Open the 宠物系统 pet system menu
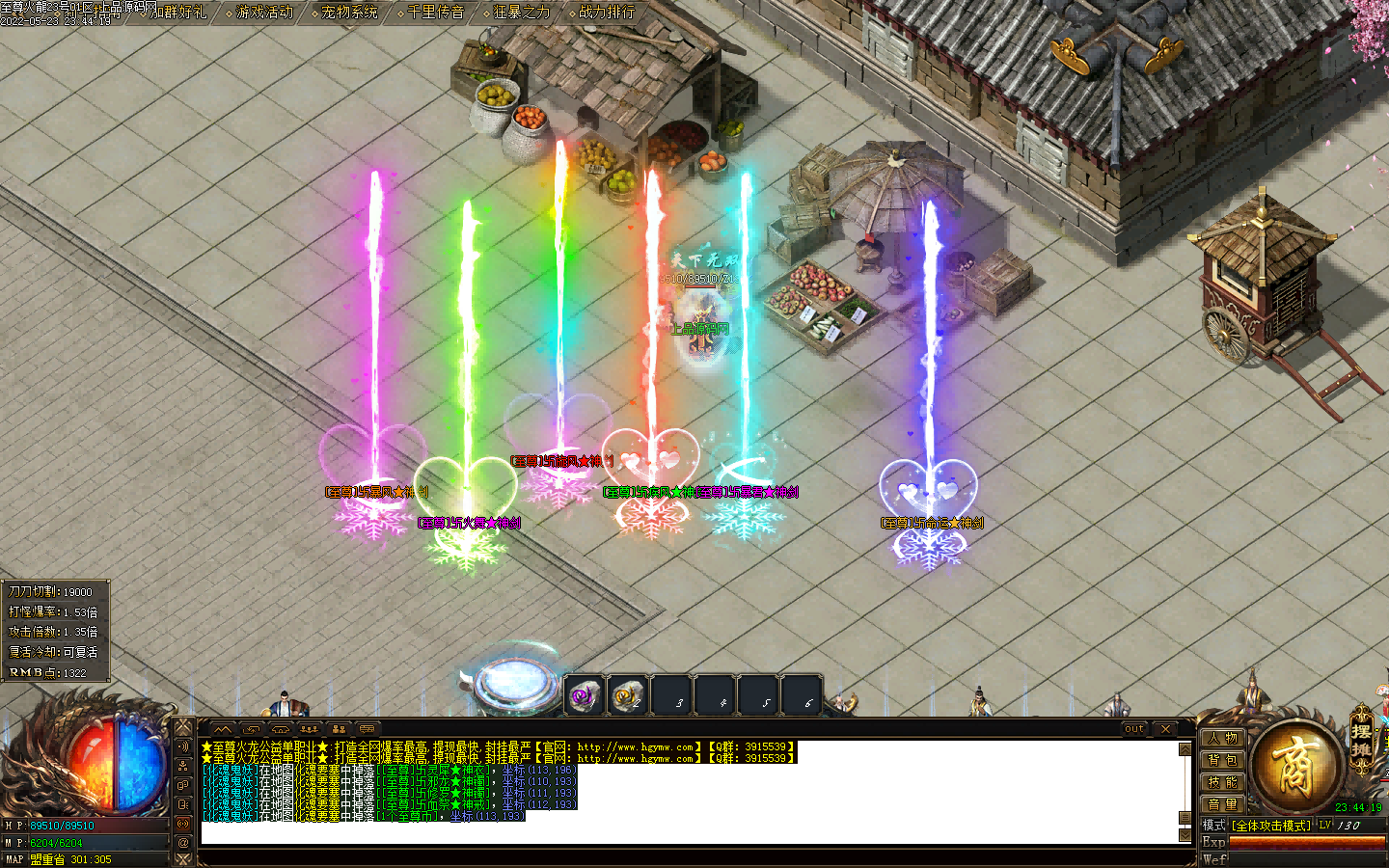Screen dimensions: 1389x868 350,13
